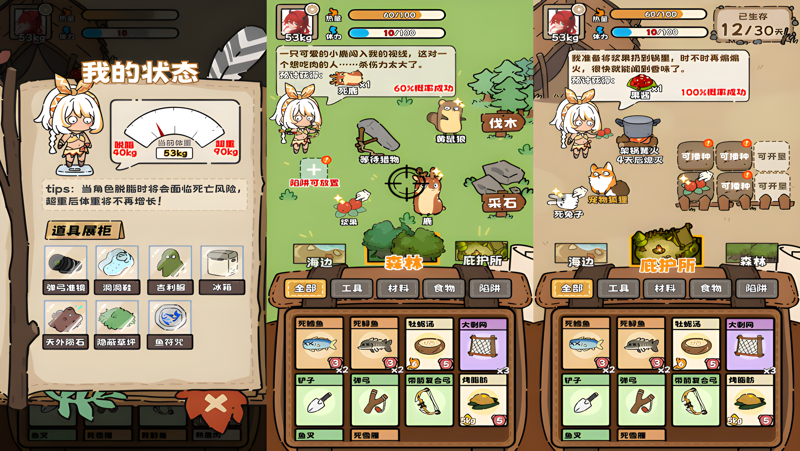Check the 架锅篝火 cooking pot
This screenshot has height=451, width=800.
638,133
